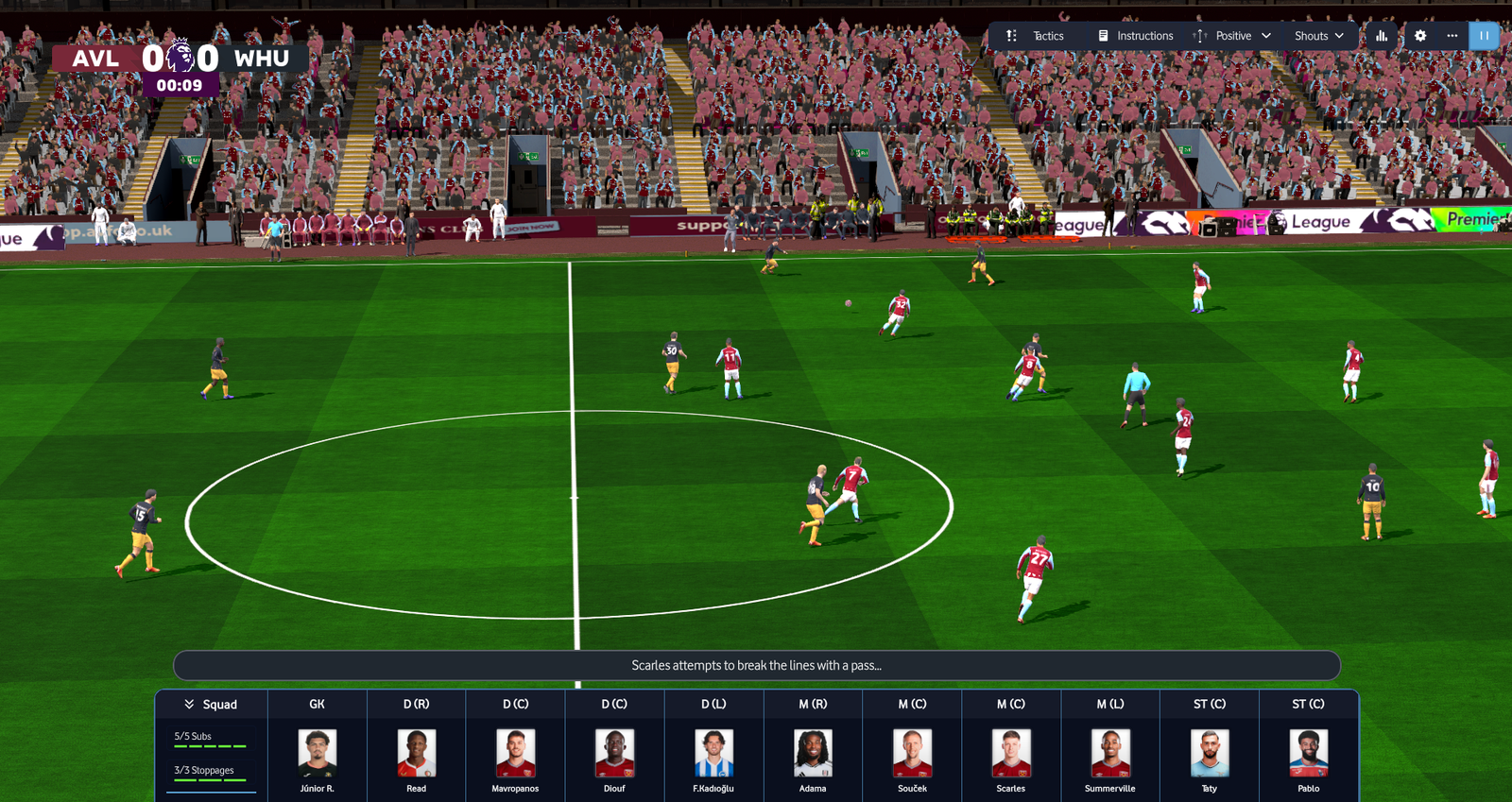Image resolution: width=1512 pixels, height=802 pixels.
Task: Pause the match
Action: point(1484,36)
